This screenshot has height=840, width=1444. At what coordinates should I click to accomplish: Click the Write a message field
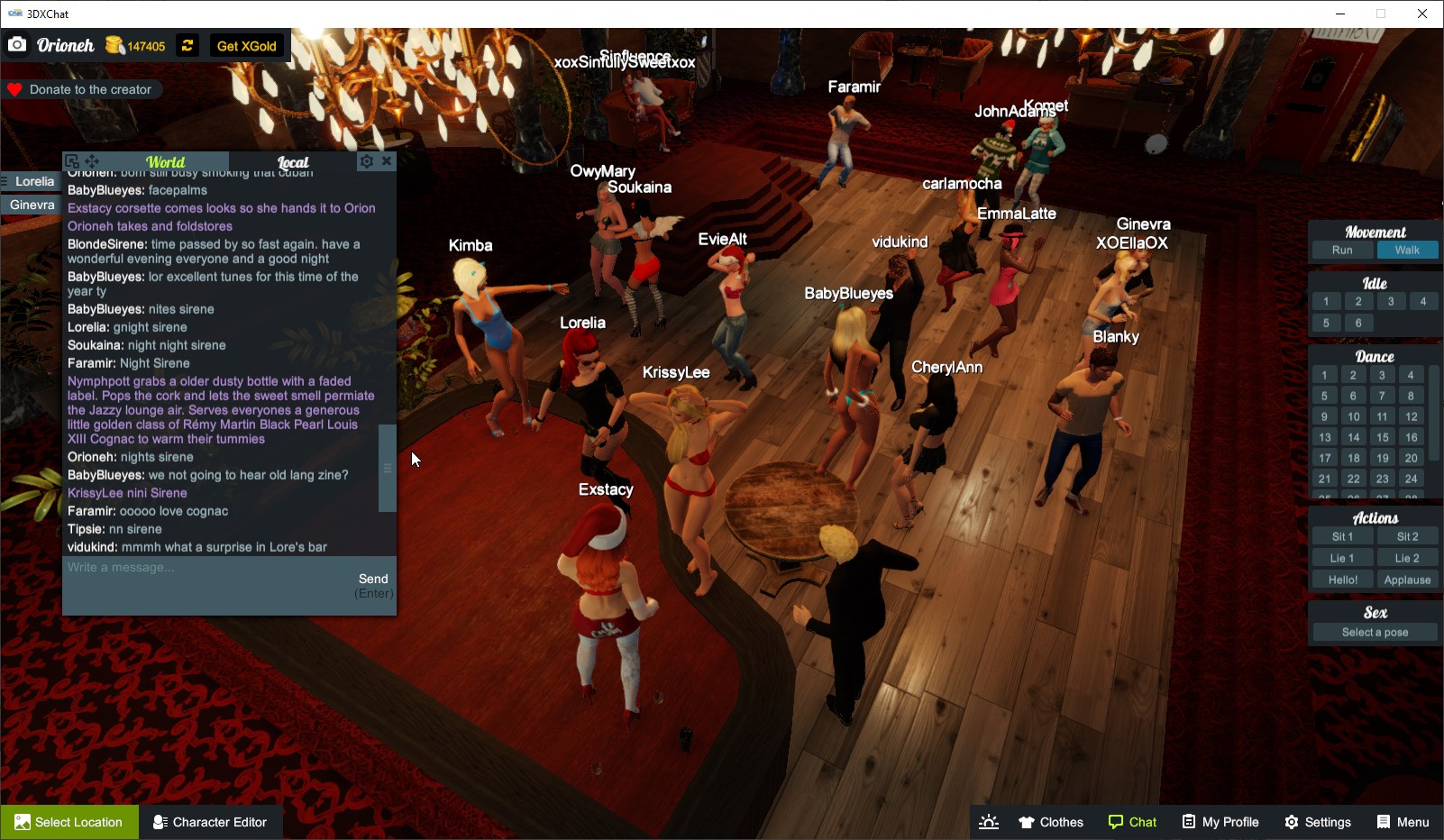click(180, 568)
